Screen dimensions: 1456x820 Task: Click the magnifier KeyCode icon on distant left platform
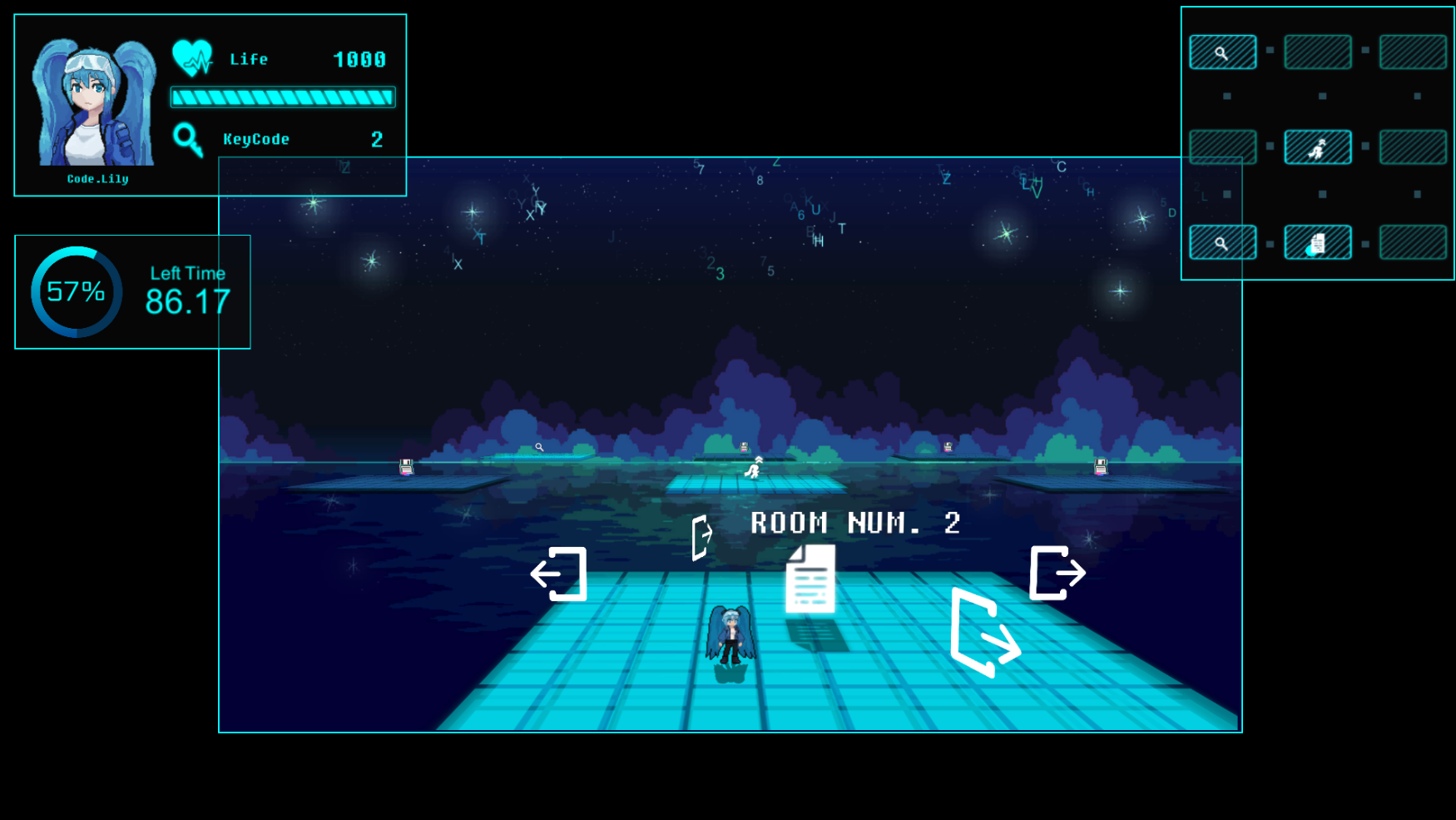coord(540,447)
